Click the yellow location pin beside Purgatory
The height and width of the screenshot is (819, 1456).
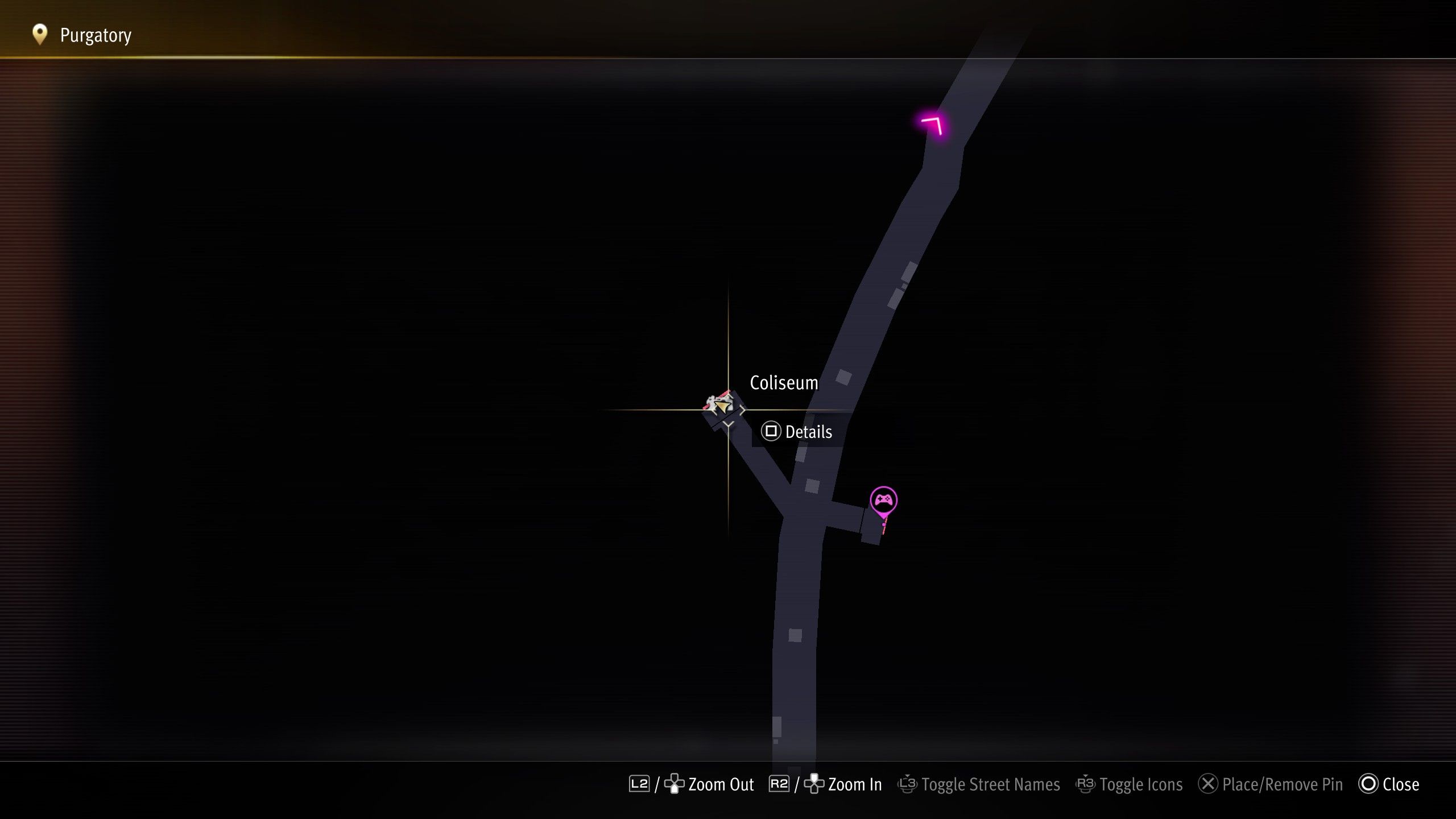(x=39, y=35)
